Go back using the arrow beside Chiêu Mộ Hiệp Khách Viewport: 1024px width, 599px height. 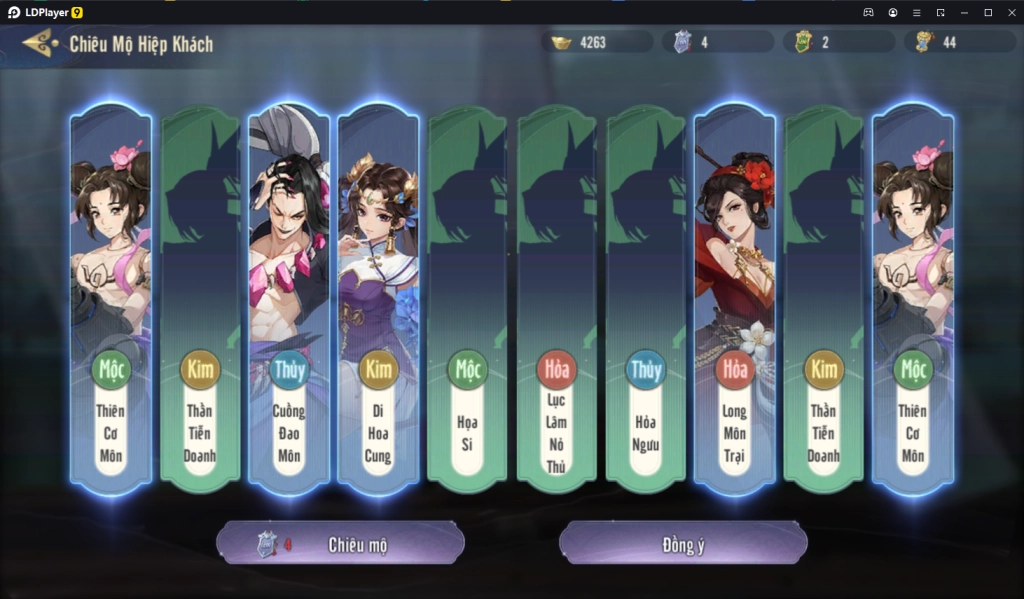click(x=40, y=43)
